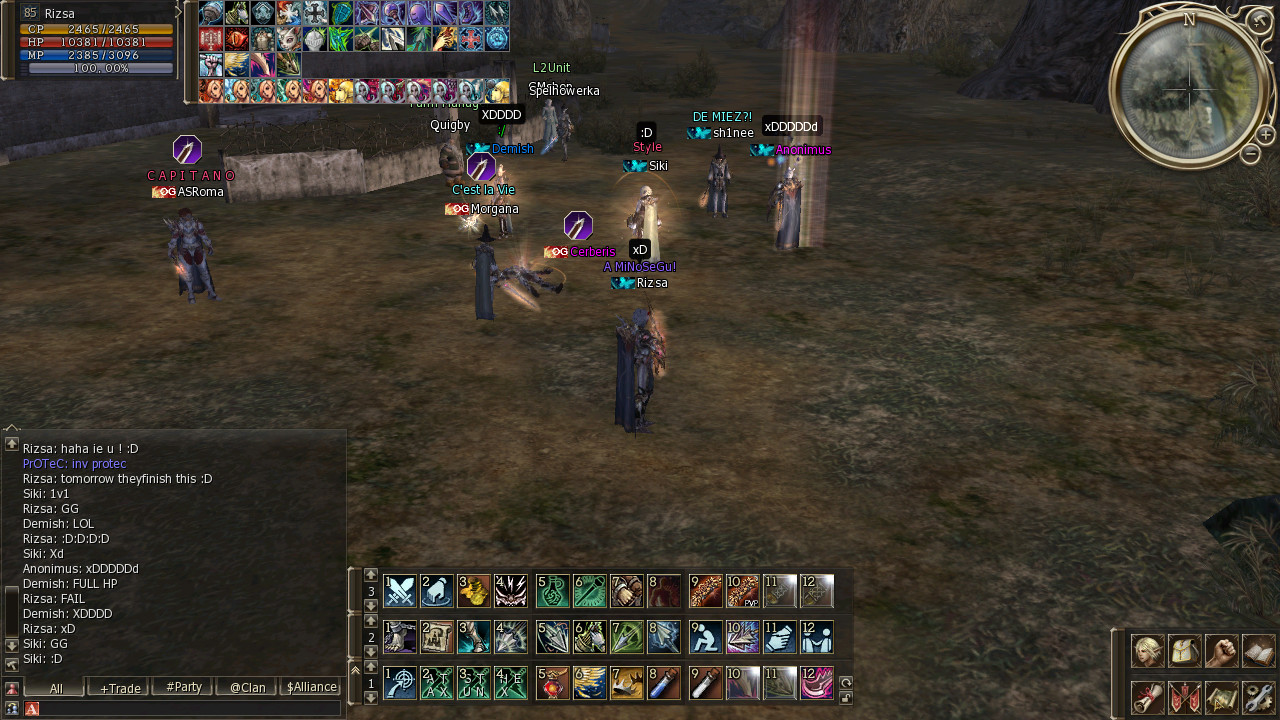Zoom out the minimap with minus button

(x=1250, y=154)
